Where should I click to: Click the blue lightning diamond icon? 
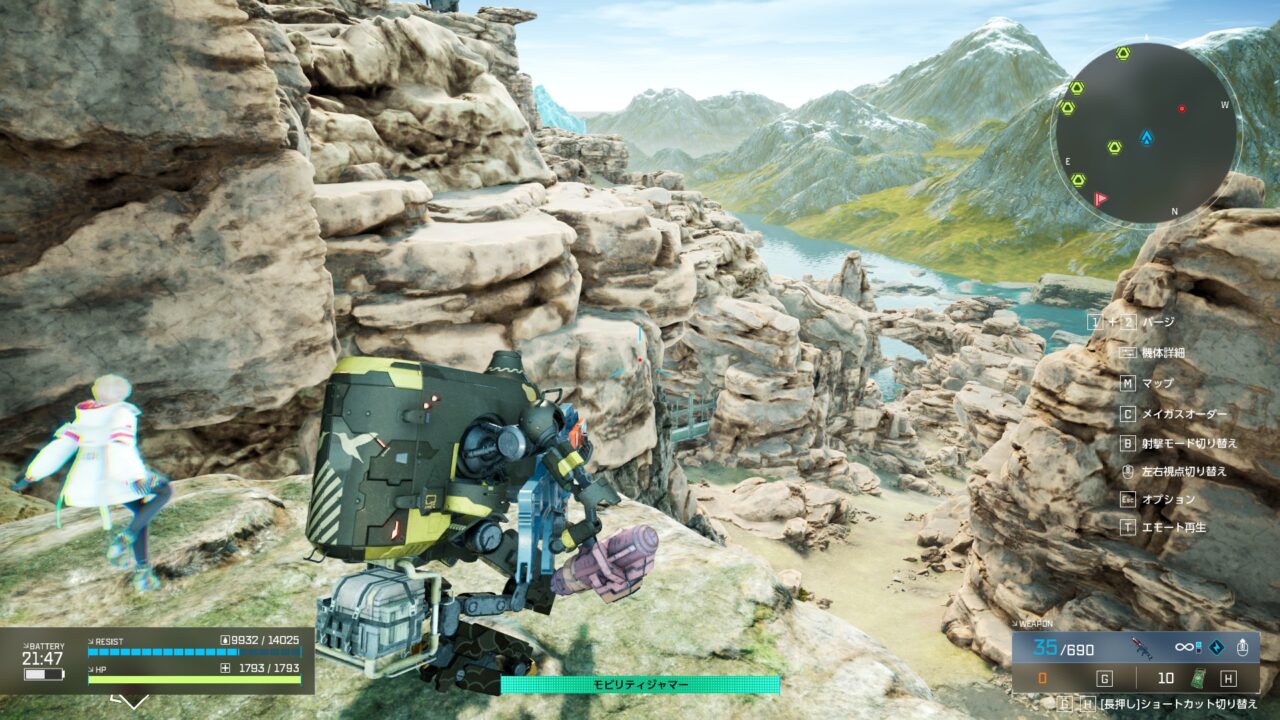tap(1215, 648)
